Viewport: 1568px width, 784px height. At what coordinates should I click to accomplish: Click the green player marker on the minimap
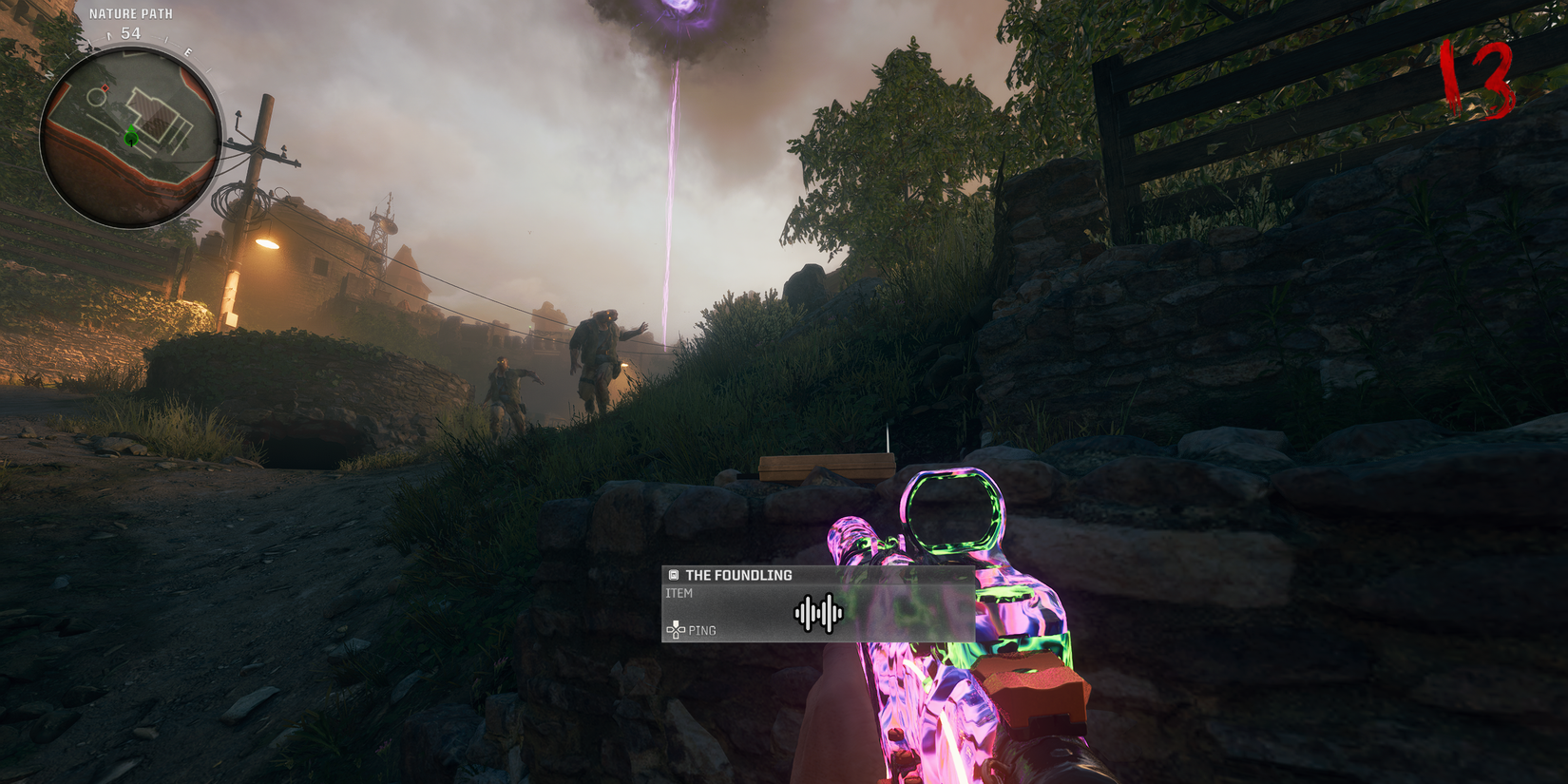(x=131, y=138)
